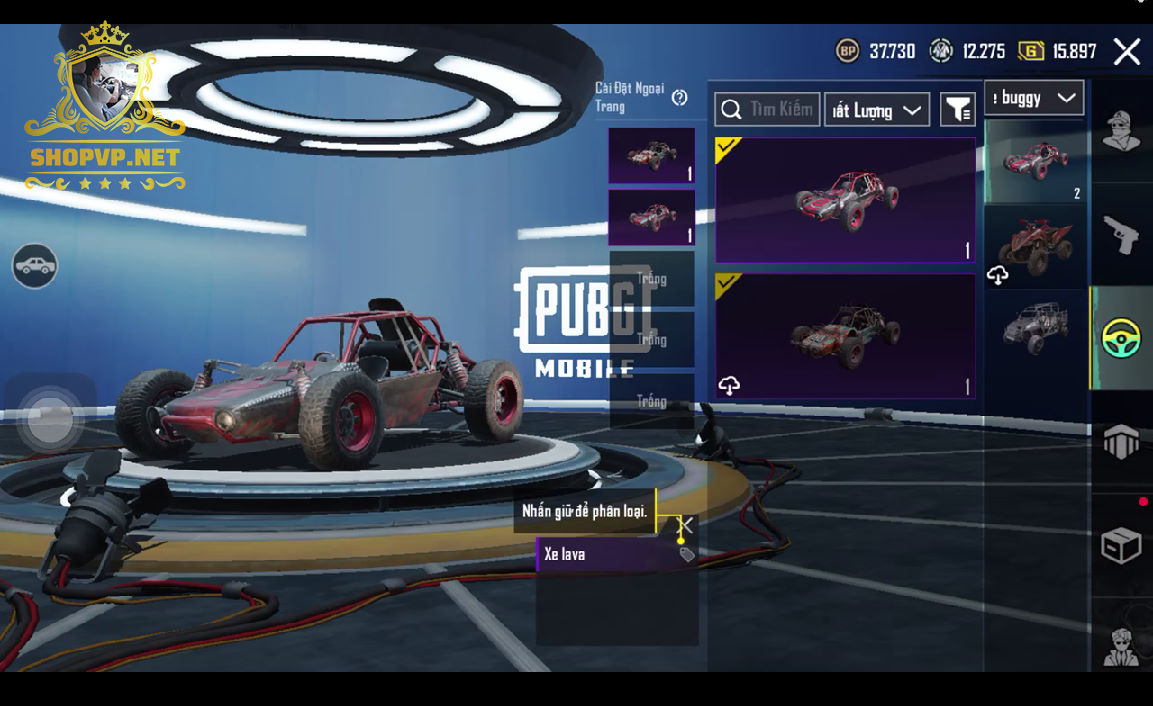
Task: Choose the red buggy vehicle in the side list
Action: [x=1034, y=161]
